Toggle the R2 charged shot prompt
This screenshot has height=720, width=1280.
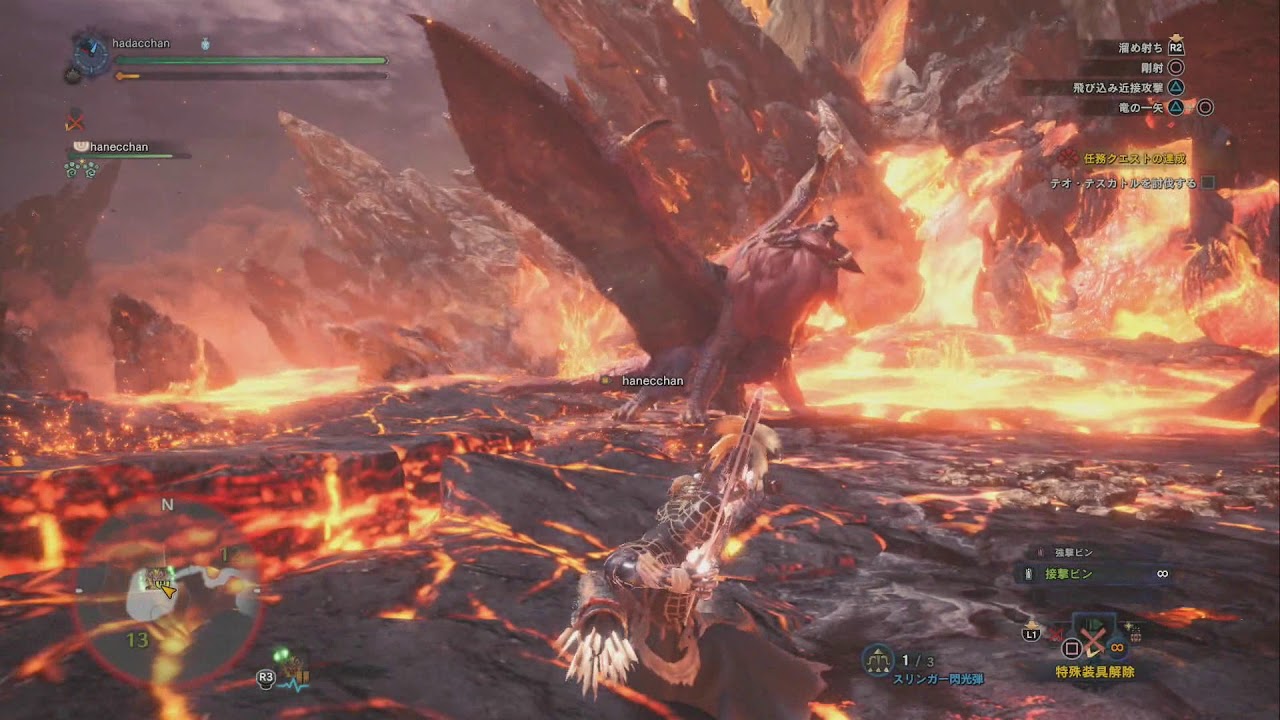pyautogui.click(x=1176, y=48)
